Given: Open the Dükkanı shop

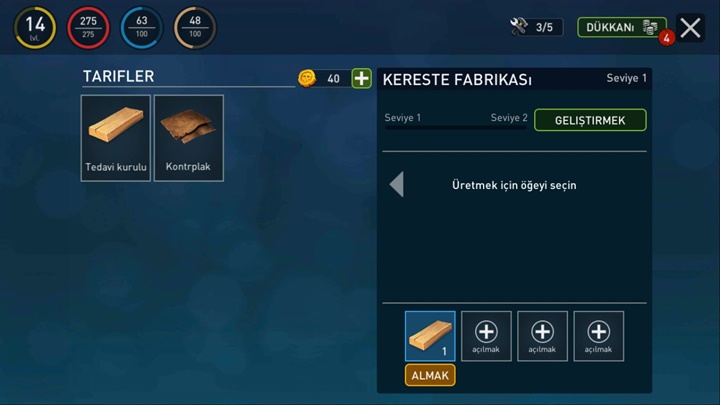Looking at the screenshot, I should pos(621,27).
